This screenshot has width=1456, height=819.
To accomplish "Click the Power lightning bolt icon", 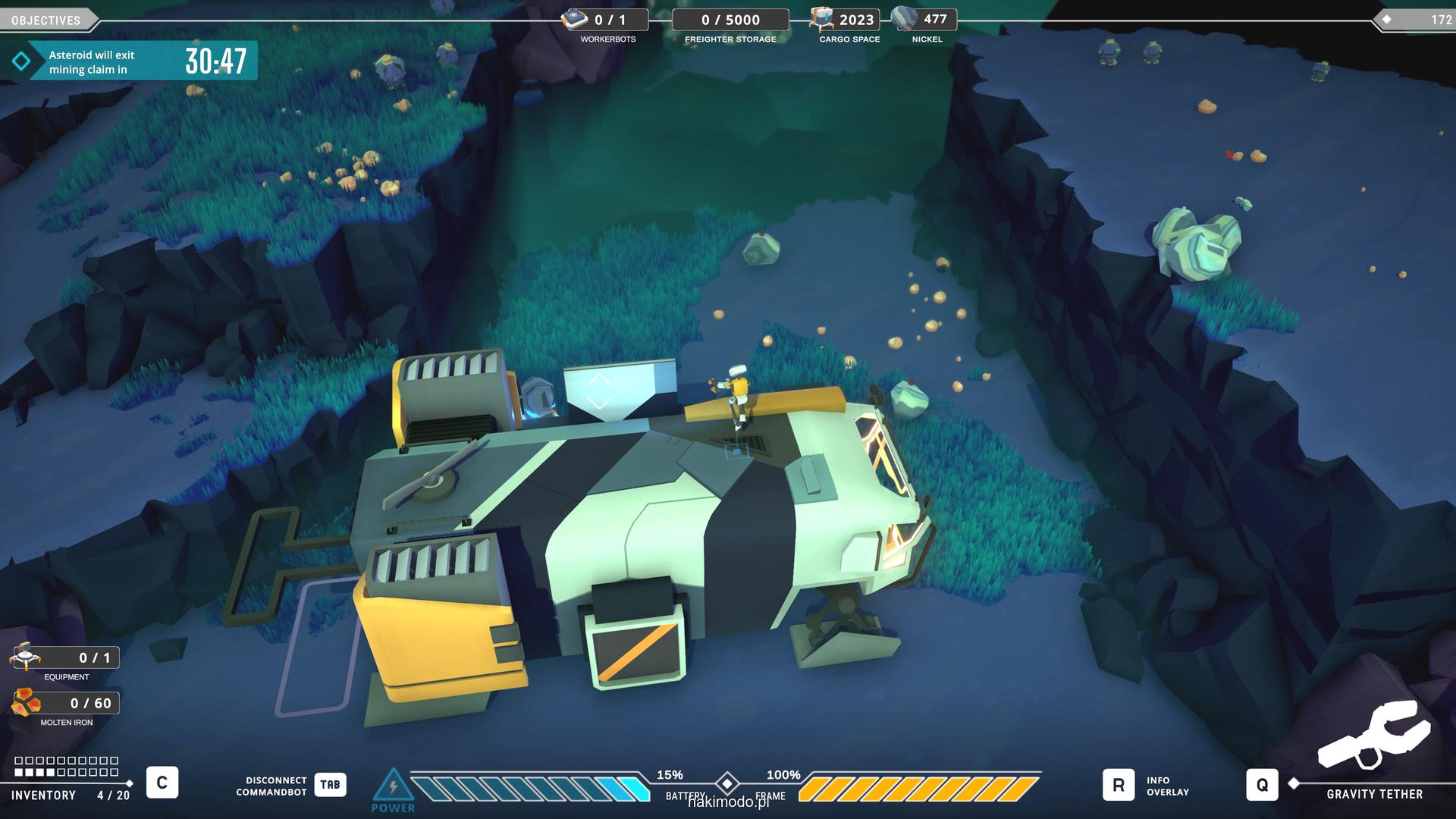I will (x=393, y=785).
